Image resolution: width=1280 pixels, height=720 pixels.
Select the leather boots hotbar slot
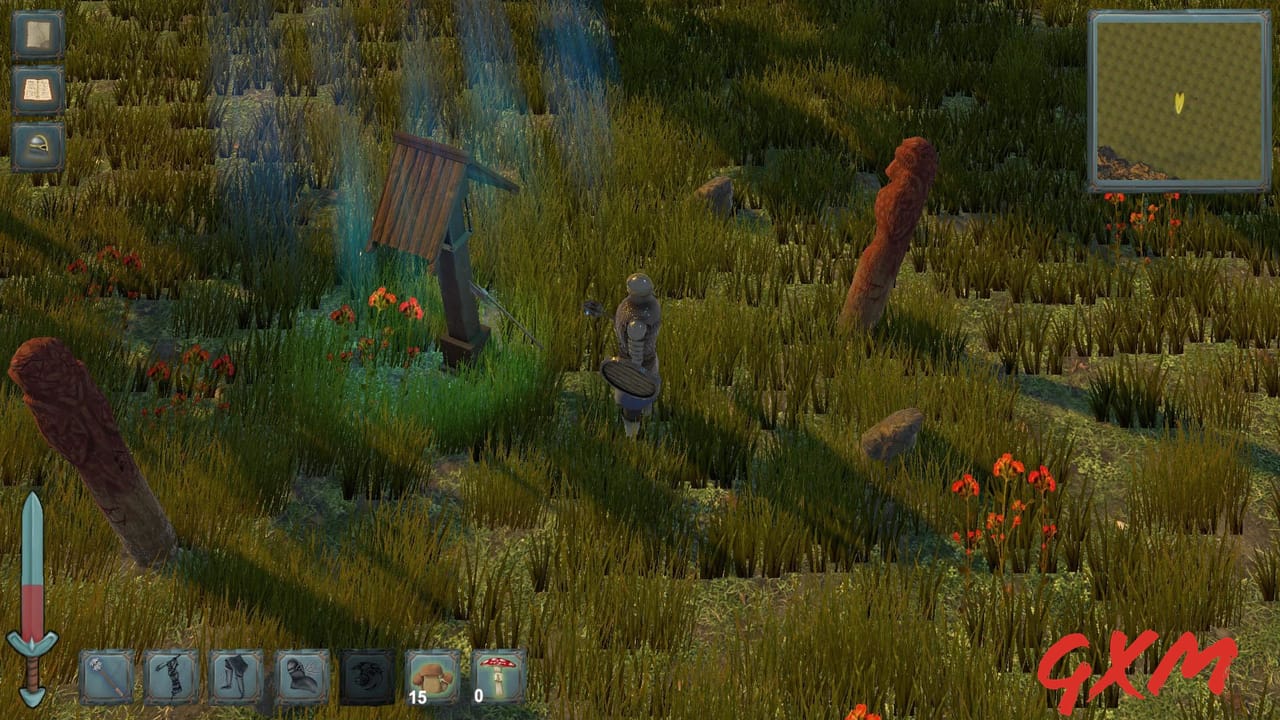(236, 674)
